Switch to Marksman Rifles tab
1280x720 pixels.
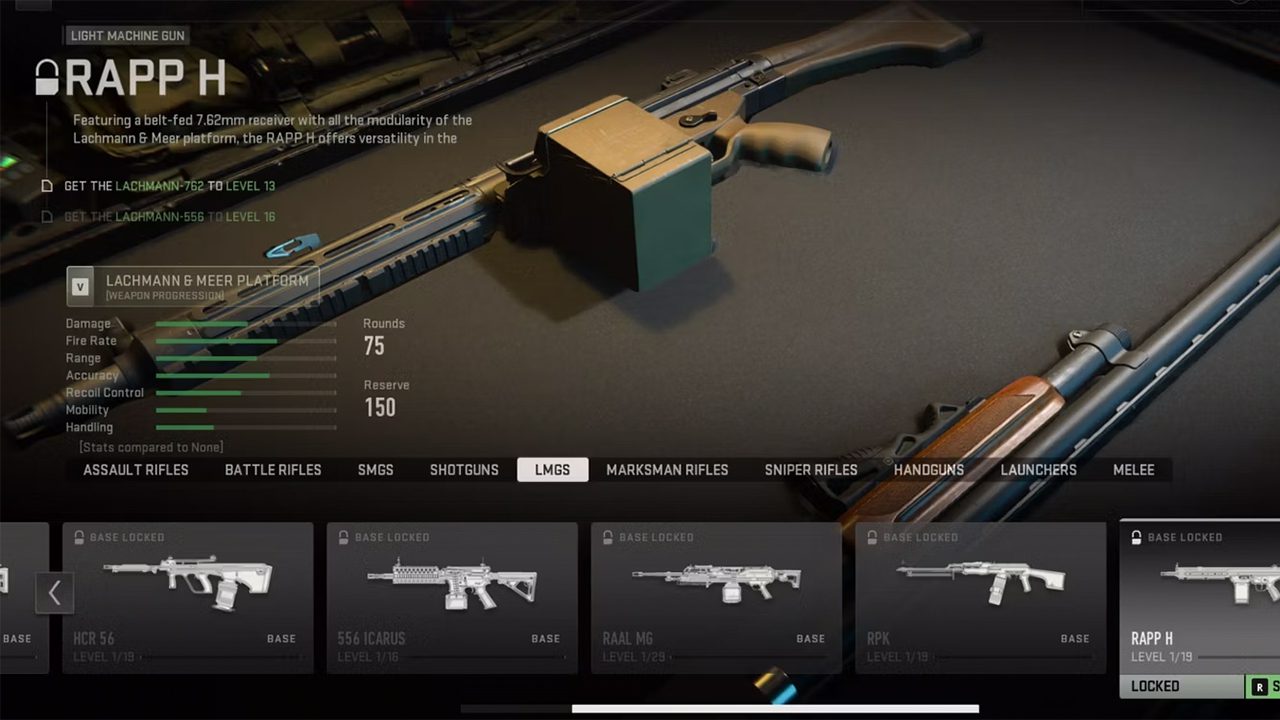[x=667, y=470]
